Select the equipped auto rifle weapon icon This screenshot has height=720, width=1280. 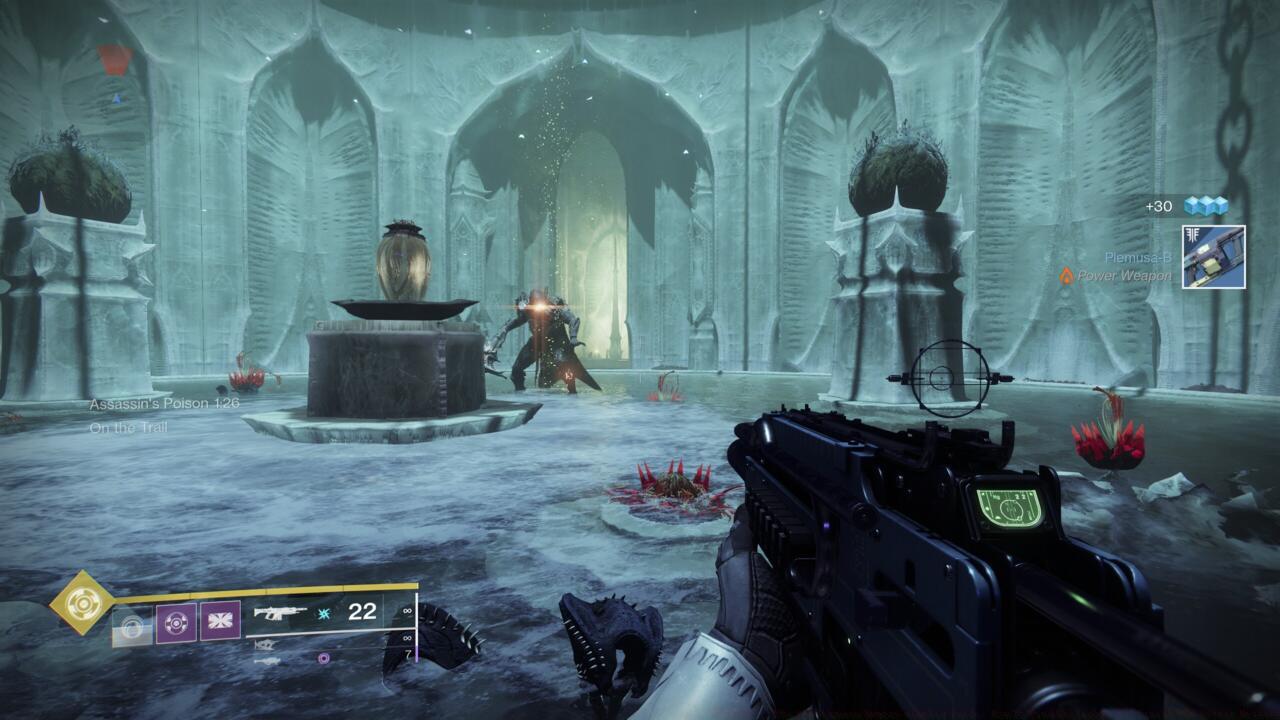point(280,614)
